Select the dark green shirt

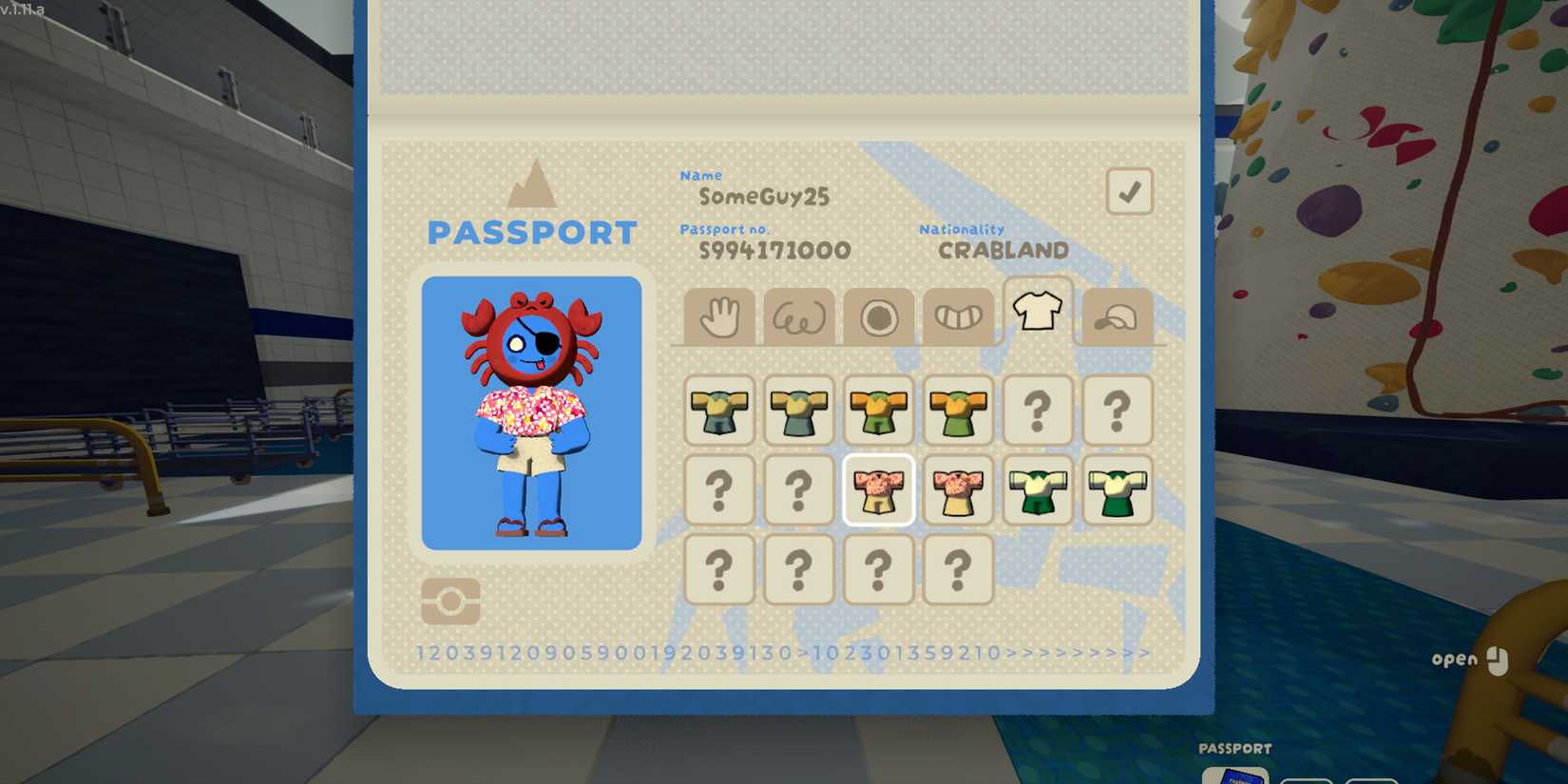coord(1118,490)
